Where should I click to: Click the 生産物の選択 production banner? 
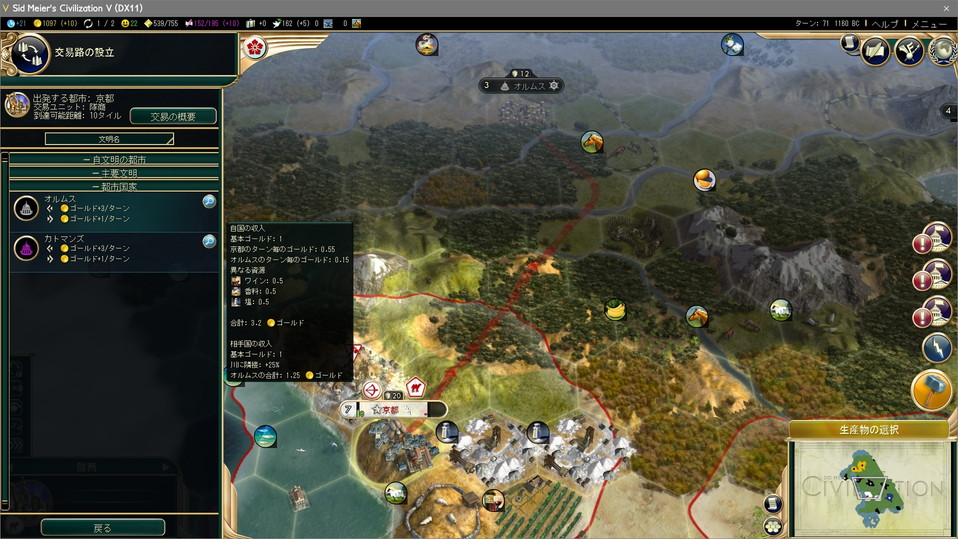pos(867,430)
